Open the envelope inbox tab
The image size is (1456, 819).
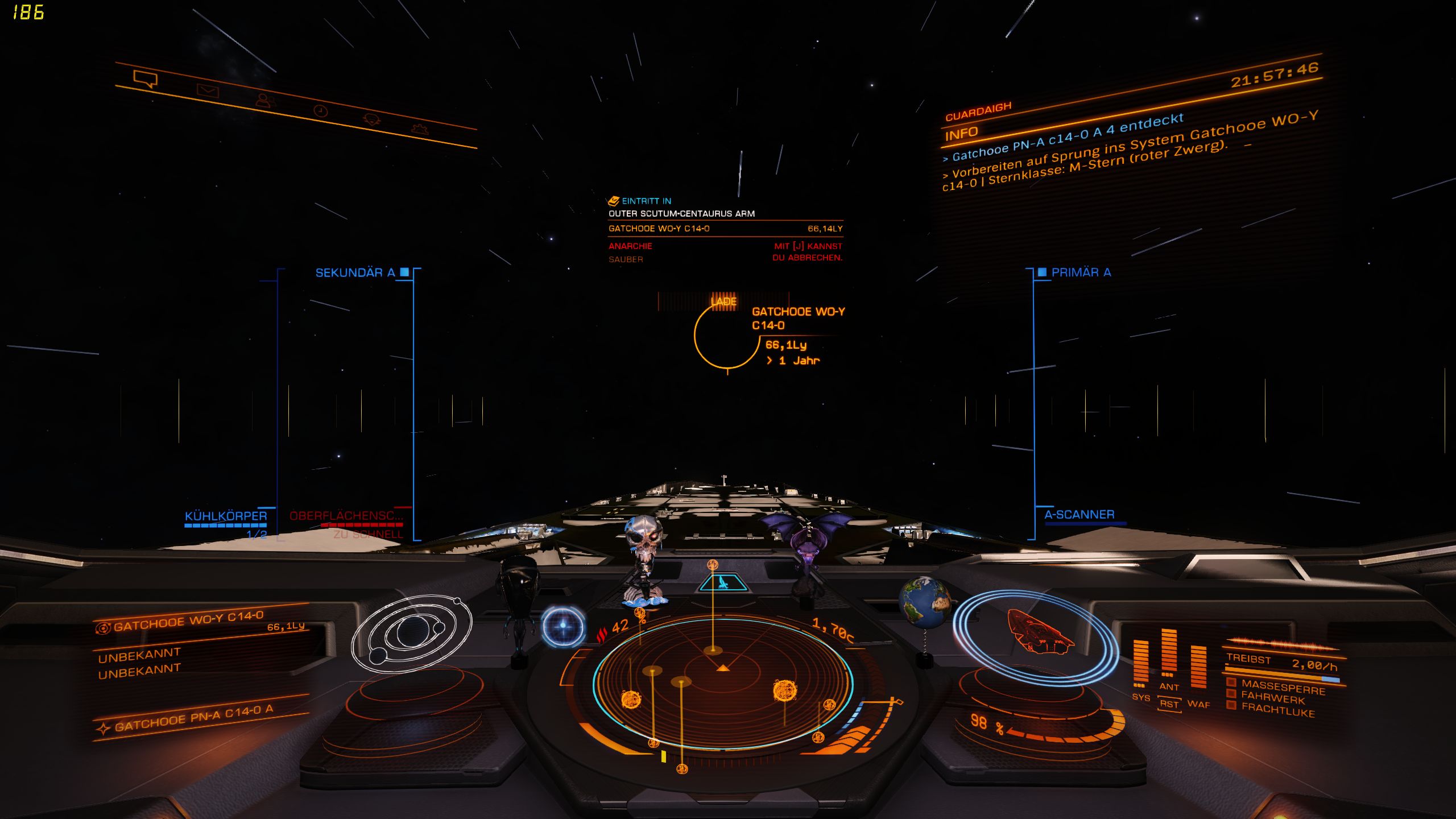pyautogui.click(x=208, y=90)
